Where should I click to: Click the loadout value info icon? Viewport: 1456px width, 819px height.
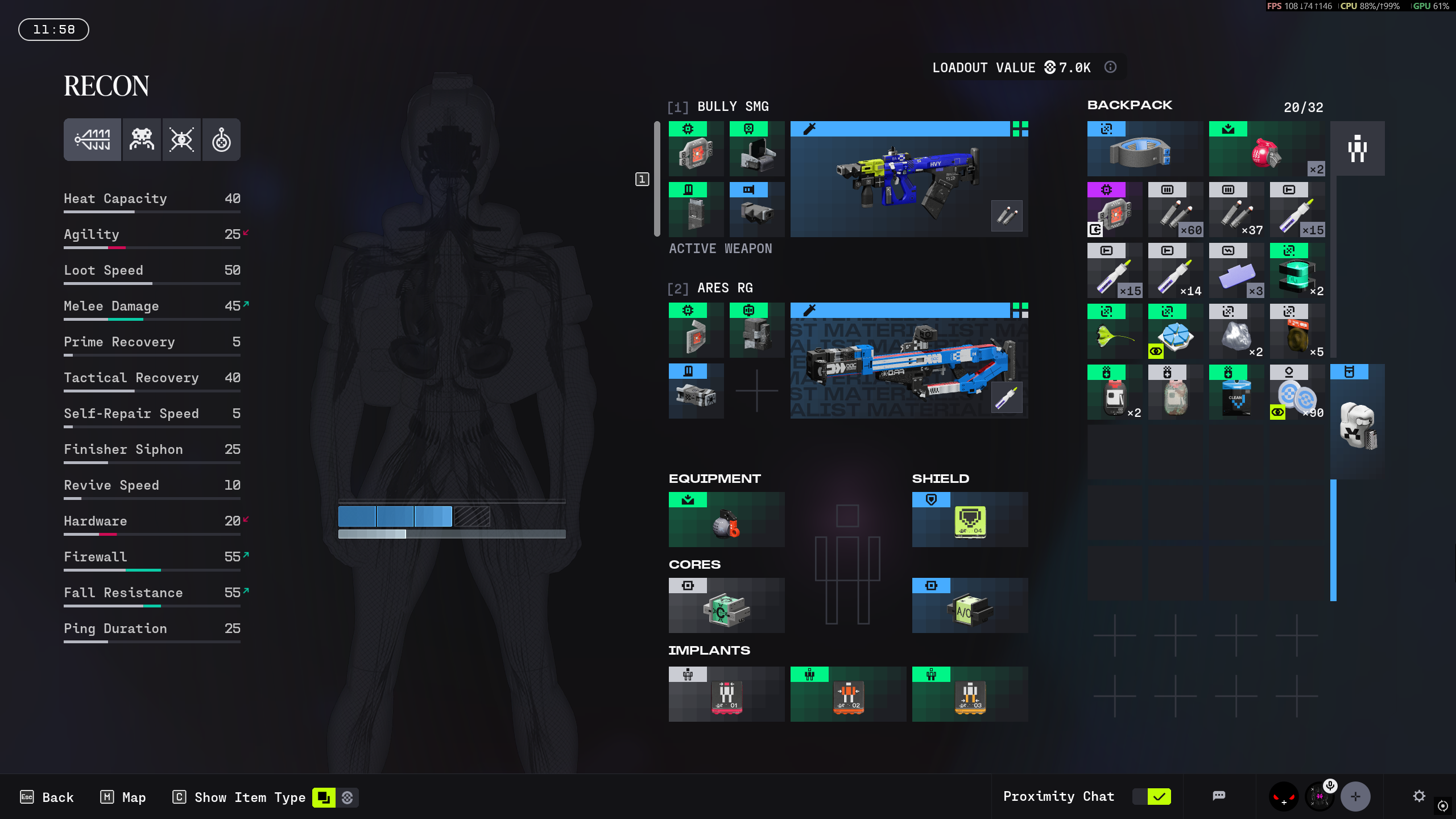click(x=1110, y=67)
